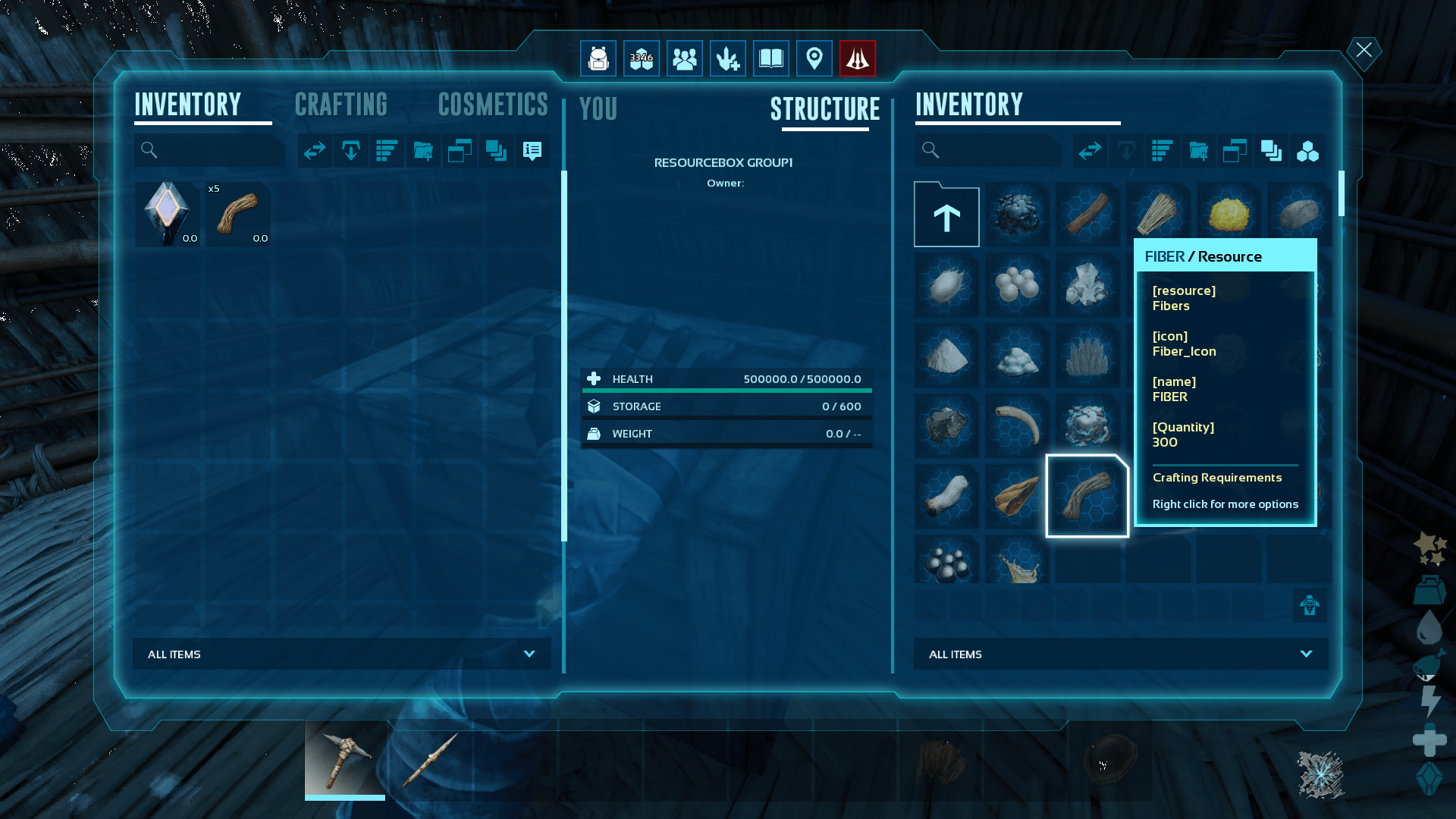Click the structure inventory search field
Screen dimensions: 1456x819
click(993, 150)
